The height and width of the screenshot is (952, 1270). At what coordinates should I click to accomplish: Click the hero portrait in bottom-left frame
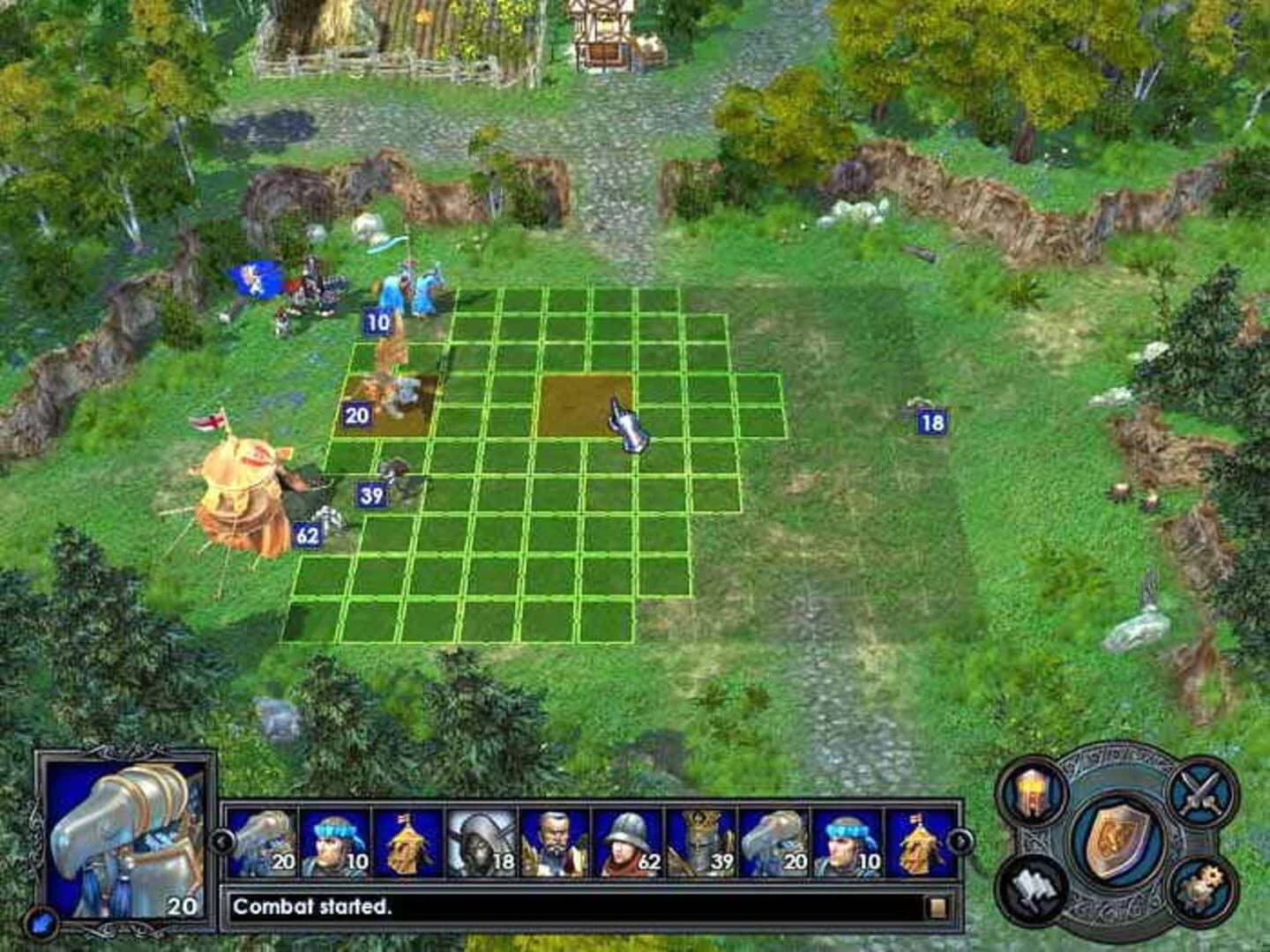click(123, 837)
